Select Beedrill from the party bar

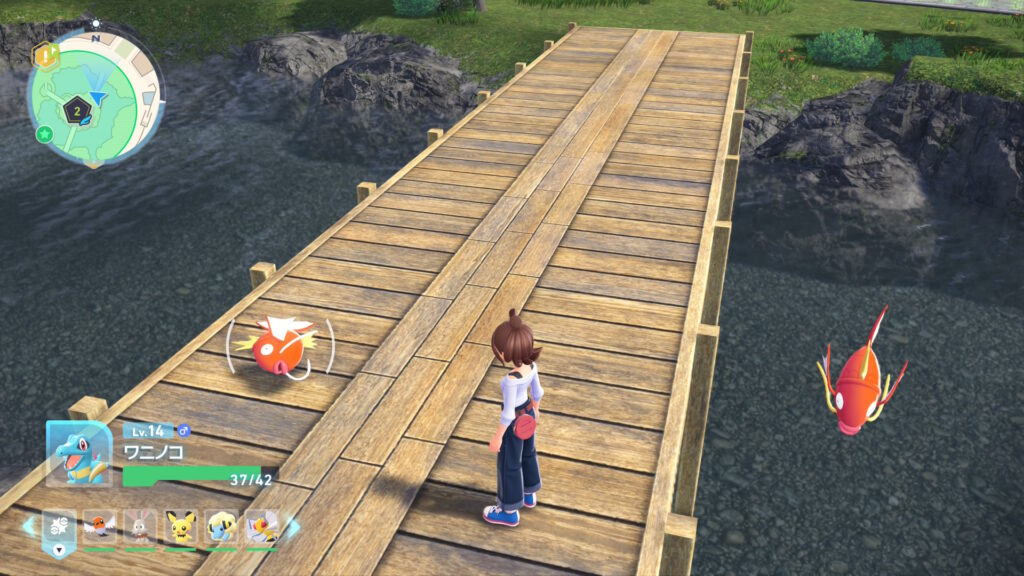261,526
